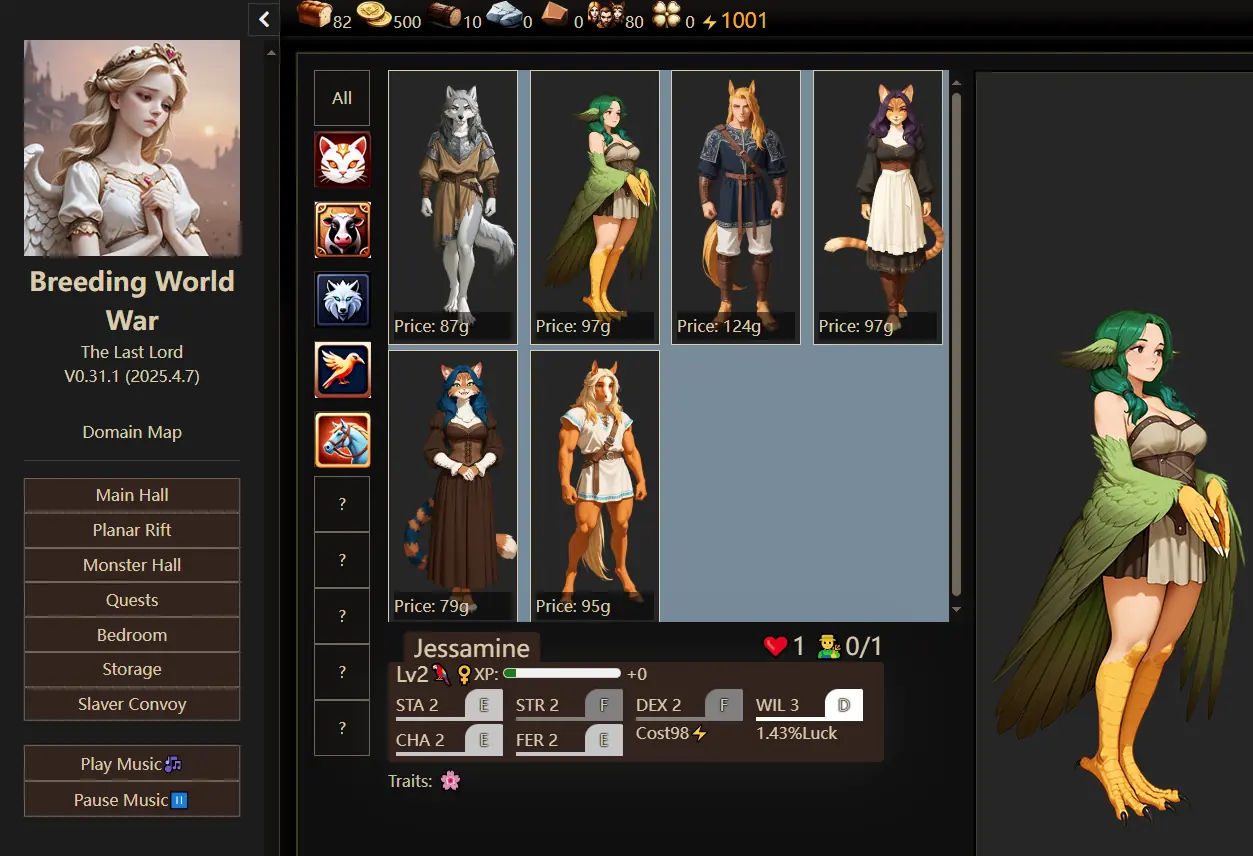Open the Domain Map
The width and height of the screenshot is (1253, 856).
[x=132, y=432]
